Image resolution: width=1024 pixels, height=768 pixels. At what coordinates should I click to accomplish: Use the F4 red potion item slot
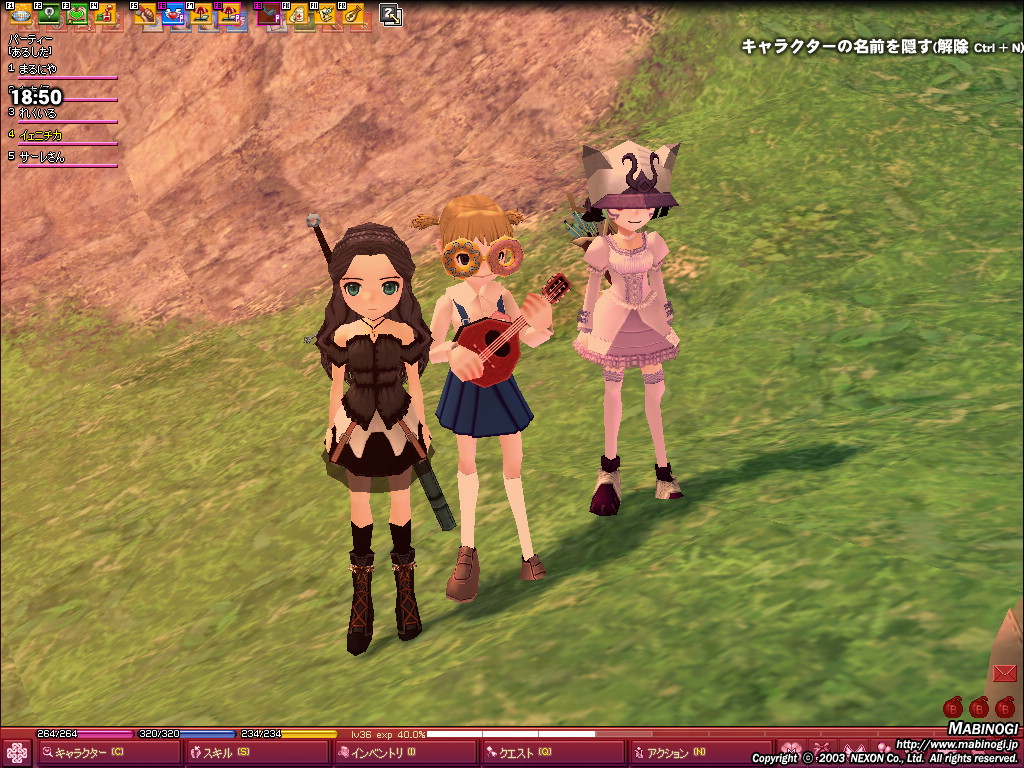105,15
